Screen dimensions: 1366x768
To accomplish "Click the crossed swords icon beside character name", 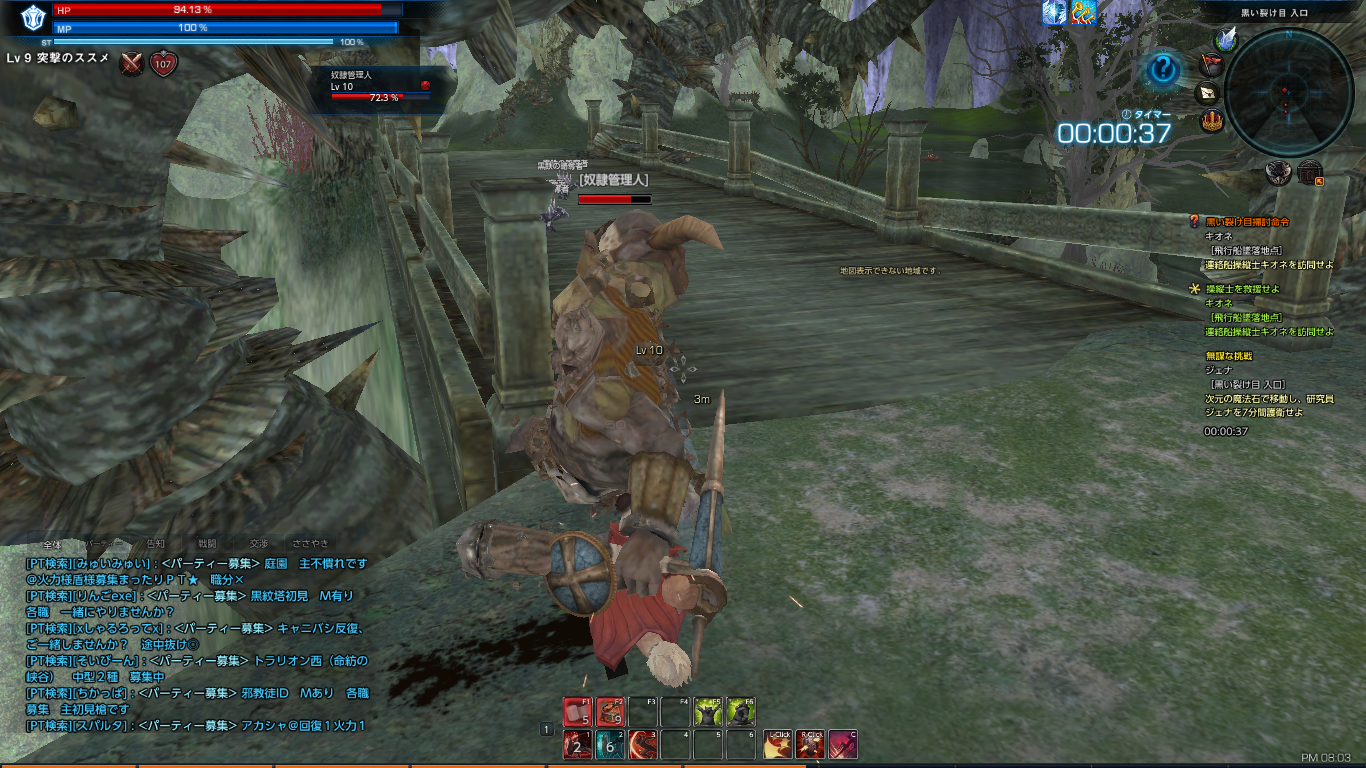I will pos(132,64).
